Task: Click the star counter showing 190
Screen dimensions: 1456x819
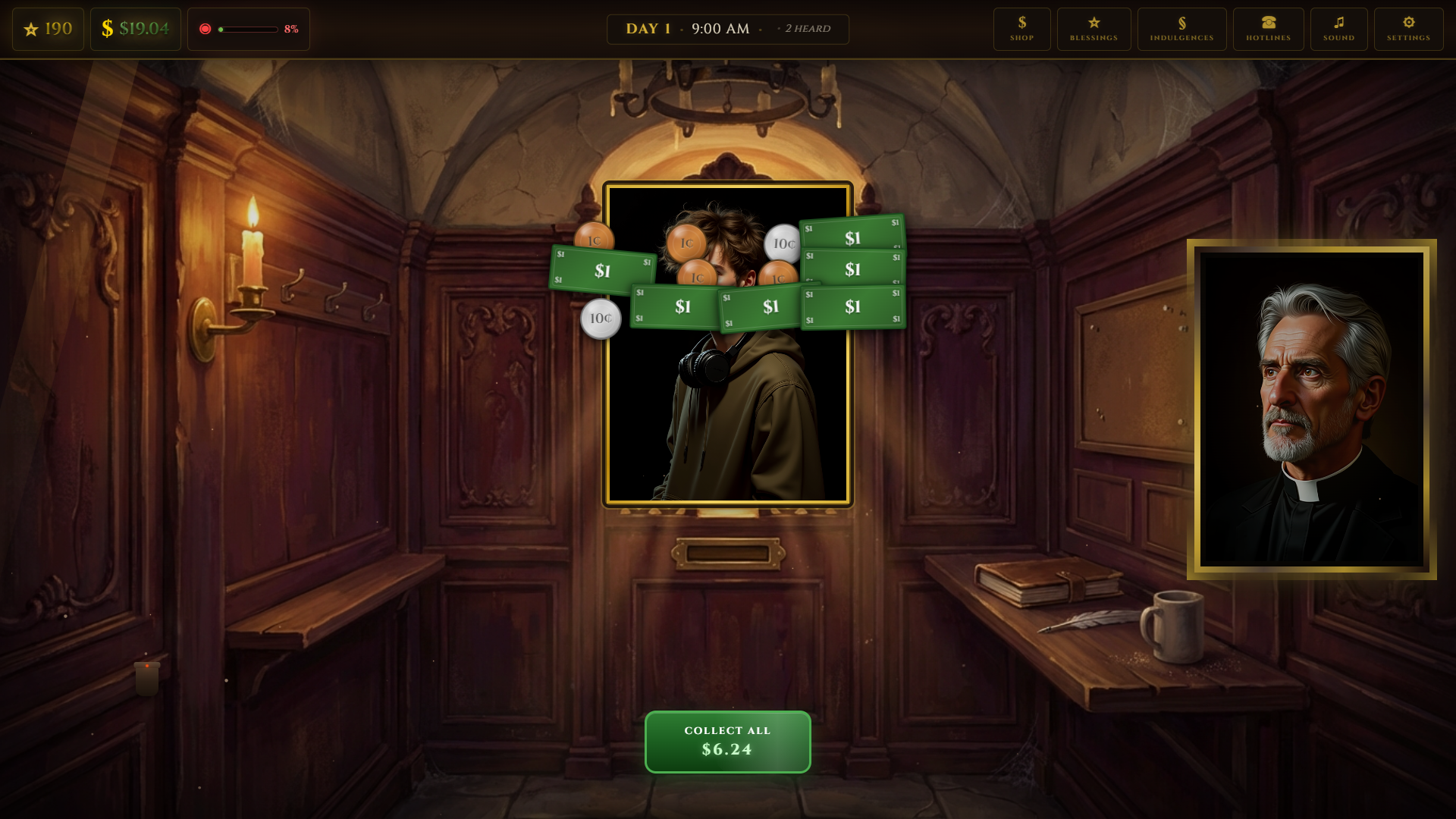Action: (x=48, y=29)
